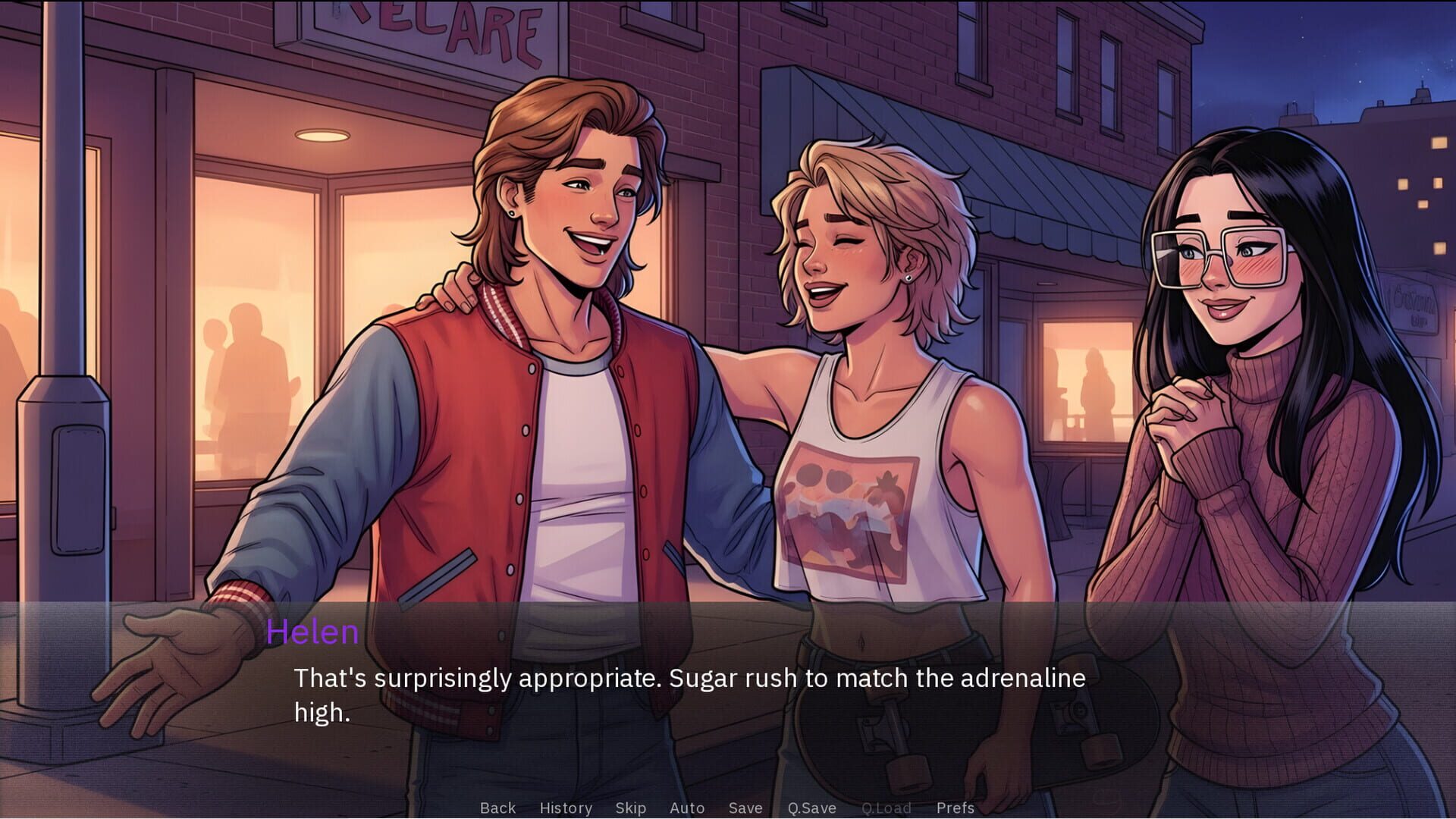Open the History dialogue log
The image size is (1456, 819).
coord(566,808)
